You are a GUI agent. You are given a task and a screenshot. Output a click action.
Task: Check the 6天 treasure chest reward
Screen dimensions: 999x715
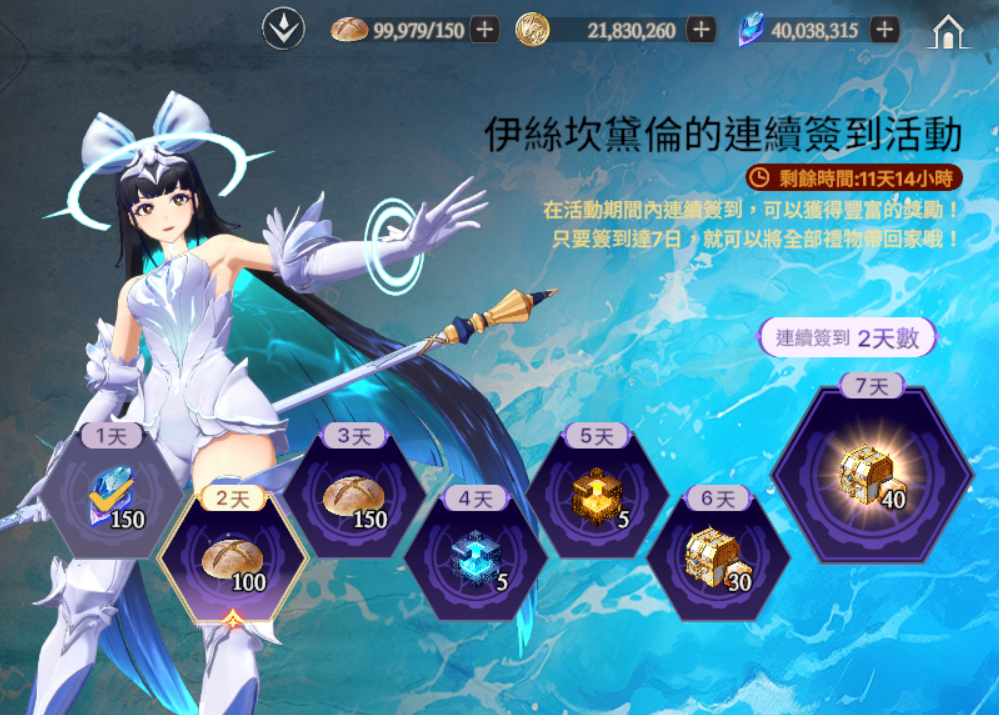pyautogui.click(x=718, y=560)
